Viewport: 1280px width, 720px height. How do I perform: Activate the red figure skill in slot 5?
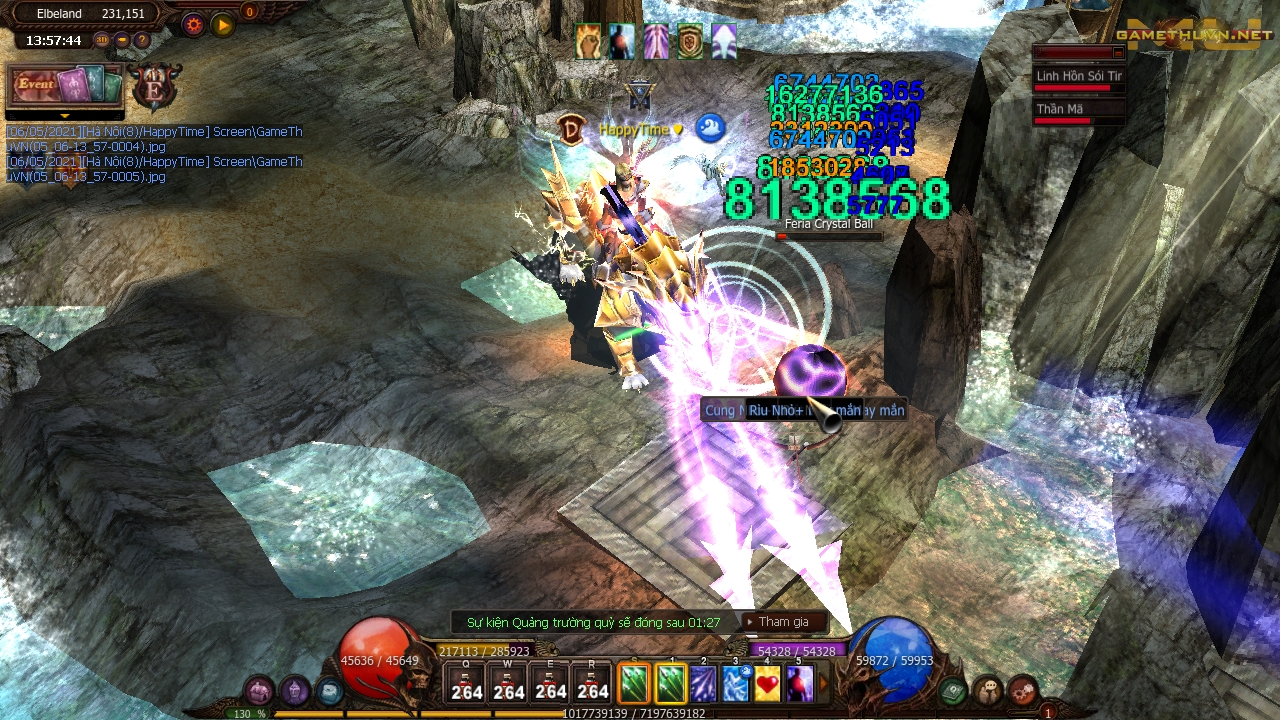[x=799, y=684]
